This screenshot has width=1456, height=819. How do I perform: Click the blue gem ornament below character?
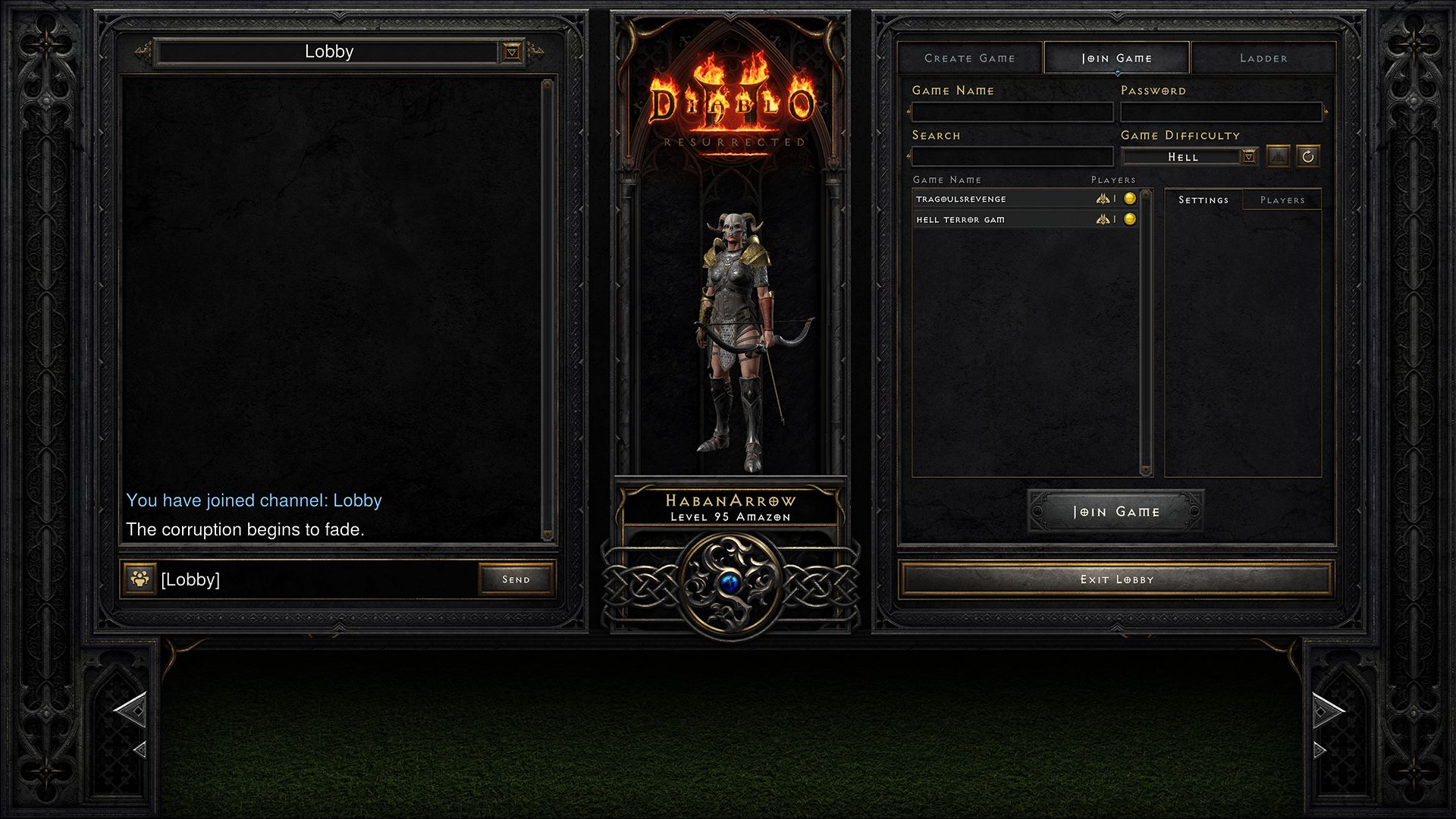730,583
